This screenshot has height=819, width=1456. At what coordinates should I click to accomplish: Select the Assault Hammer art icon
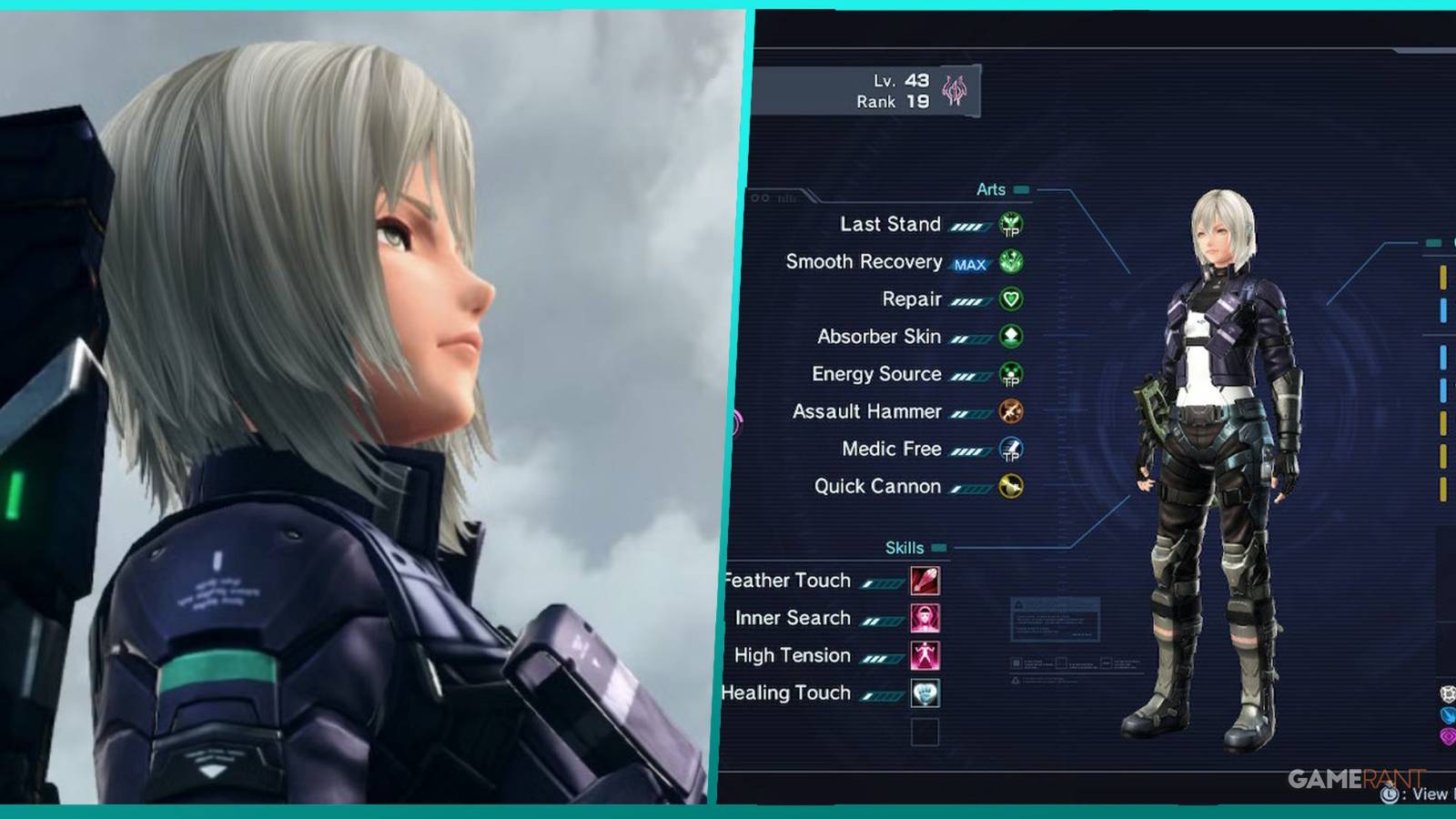(1010, 411)
